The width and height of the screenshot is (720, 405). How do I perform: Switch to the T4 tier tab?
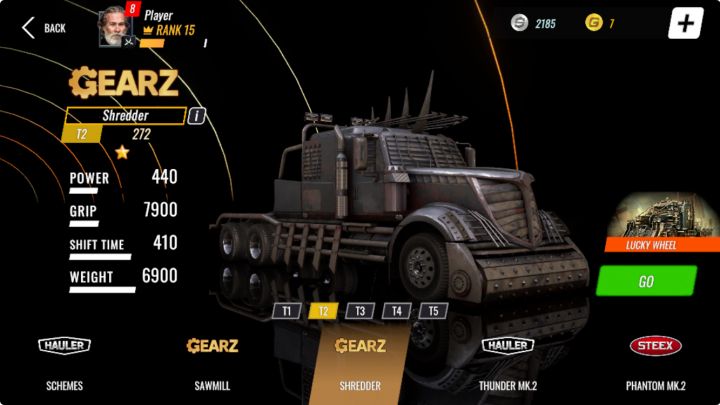click(397, 311)
